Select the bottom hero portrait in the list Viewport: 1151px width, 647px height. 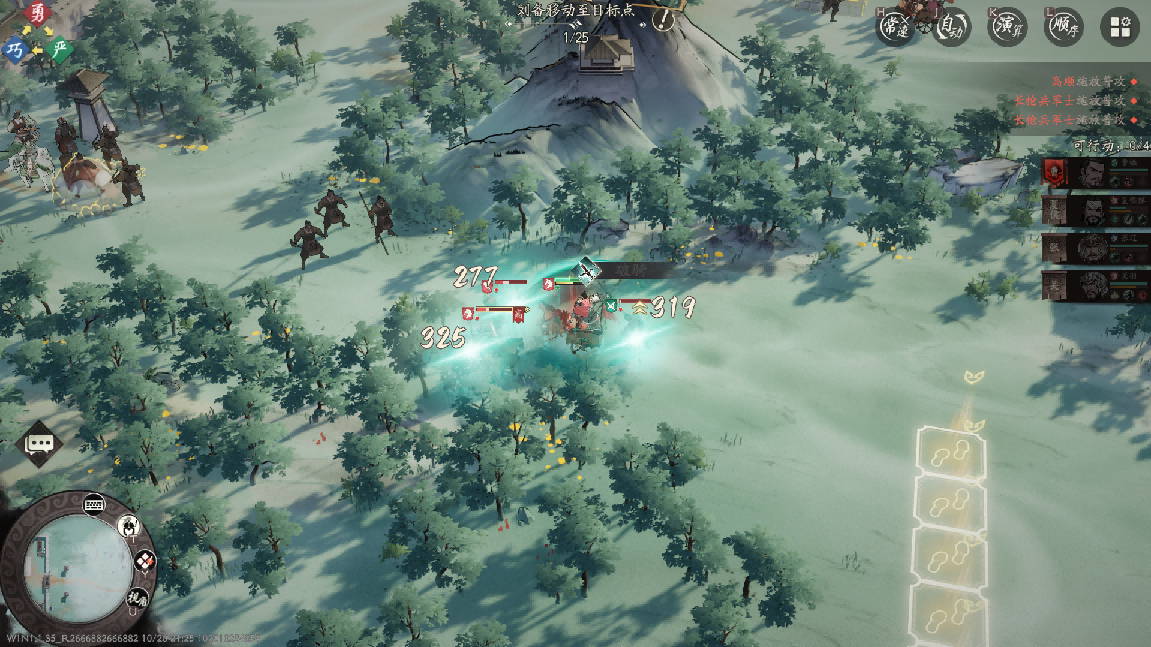[x=1095, y=285]
